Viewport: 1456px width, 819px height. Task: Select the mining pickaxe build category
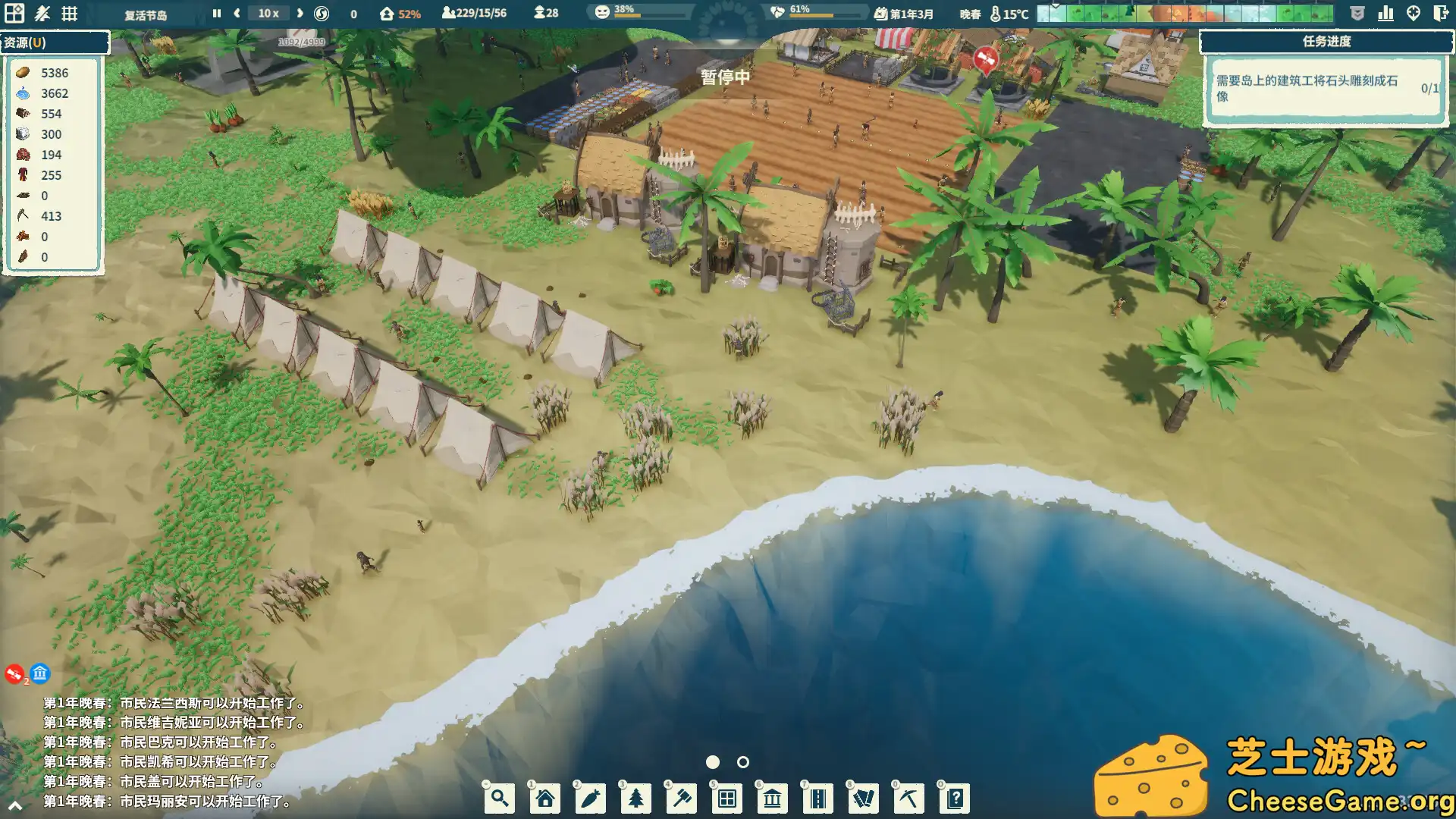coord(908,798)
